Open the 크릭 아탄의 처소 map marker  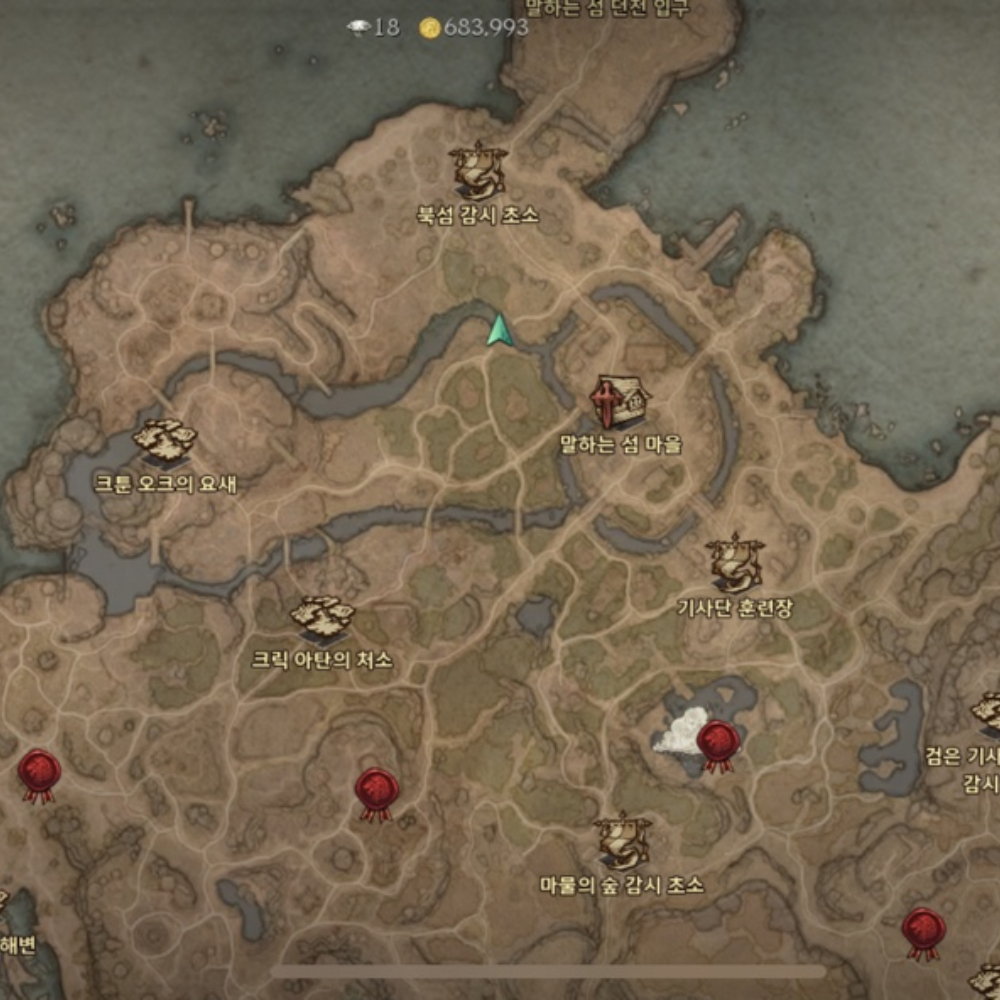pyautogui.click(x=322, y=618)
